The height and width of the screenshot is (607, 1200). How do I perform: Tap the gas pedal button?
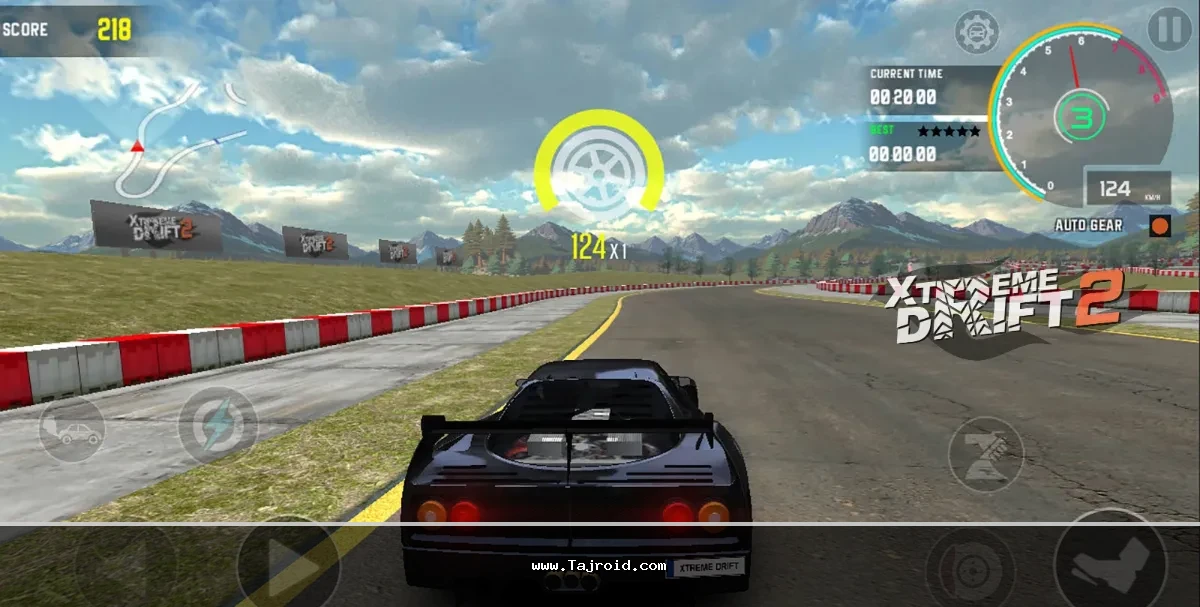coord(1109,560)
